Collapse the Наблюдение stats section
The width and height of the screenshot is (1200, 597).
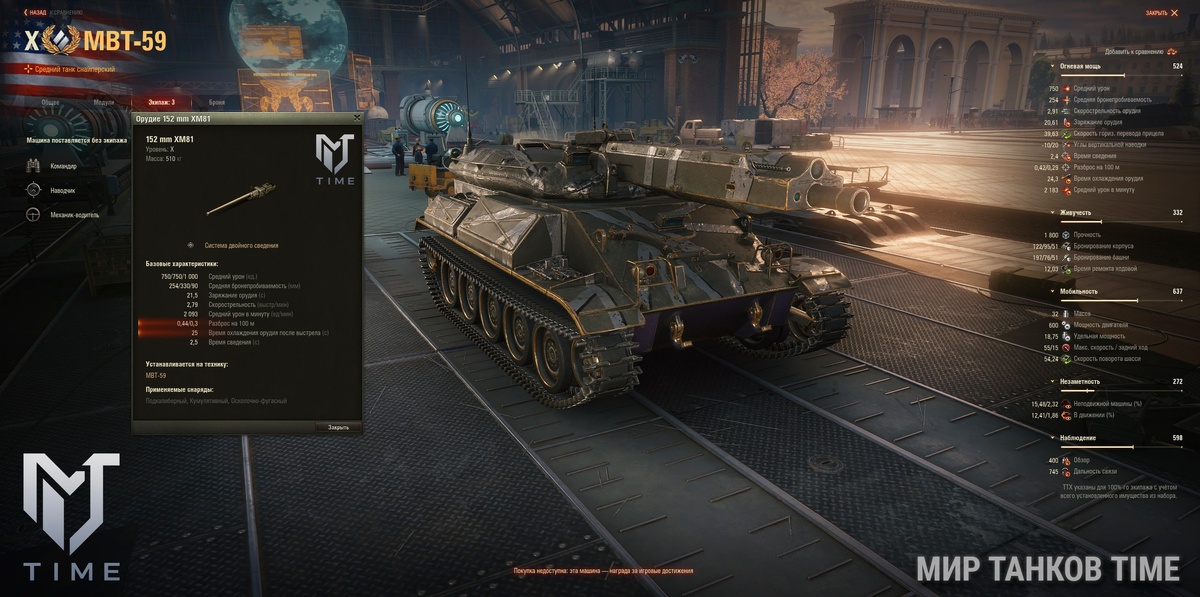point(1080,438)
